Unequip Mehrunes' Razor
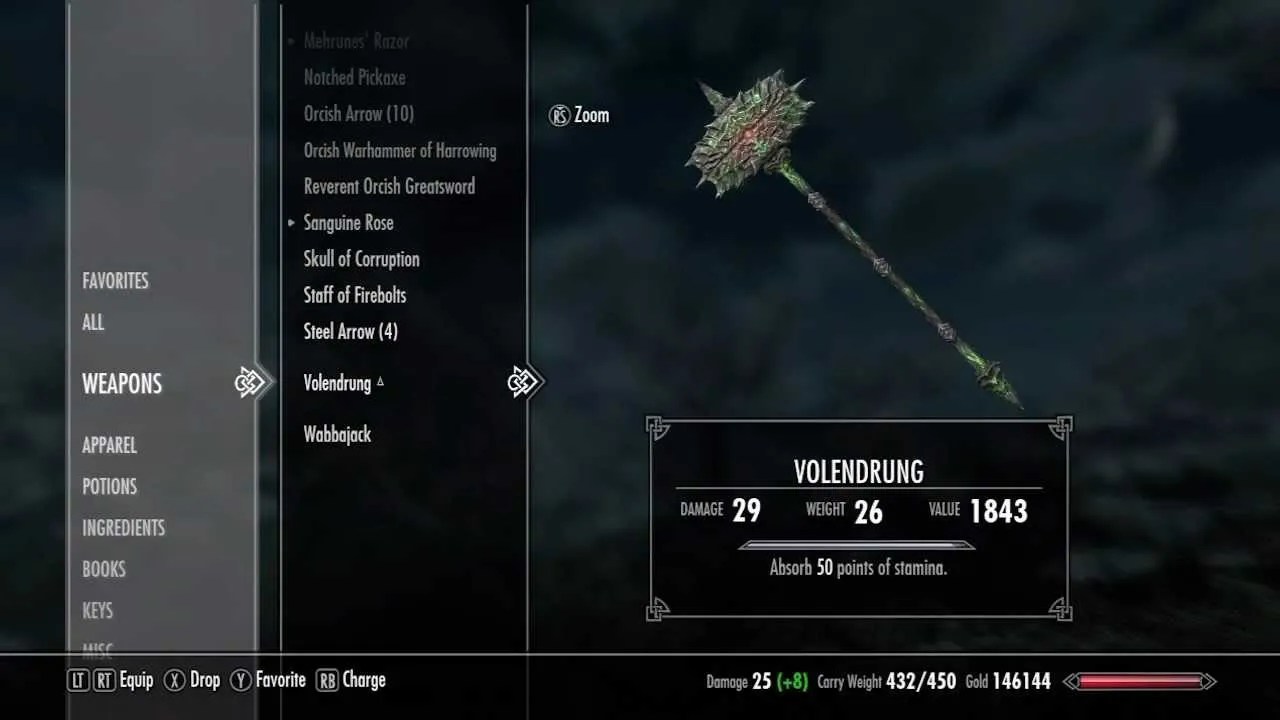Image resolution: width=1280 pixels, height=720 pixels. [x=358, y=41]
